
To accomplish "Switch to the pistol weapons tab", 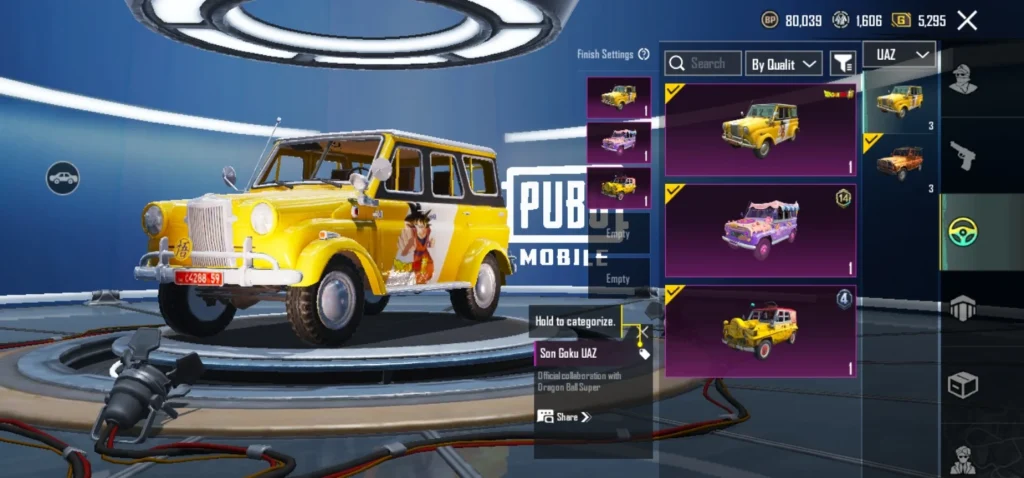I will tap(963, 156).
